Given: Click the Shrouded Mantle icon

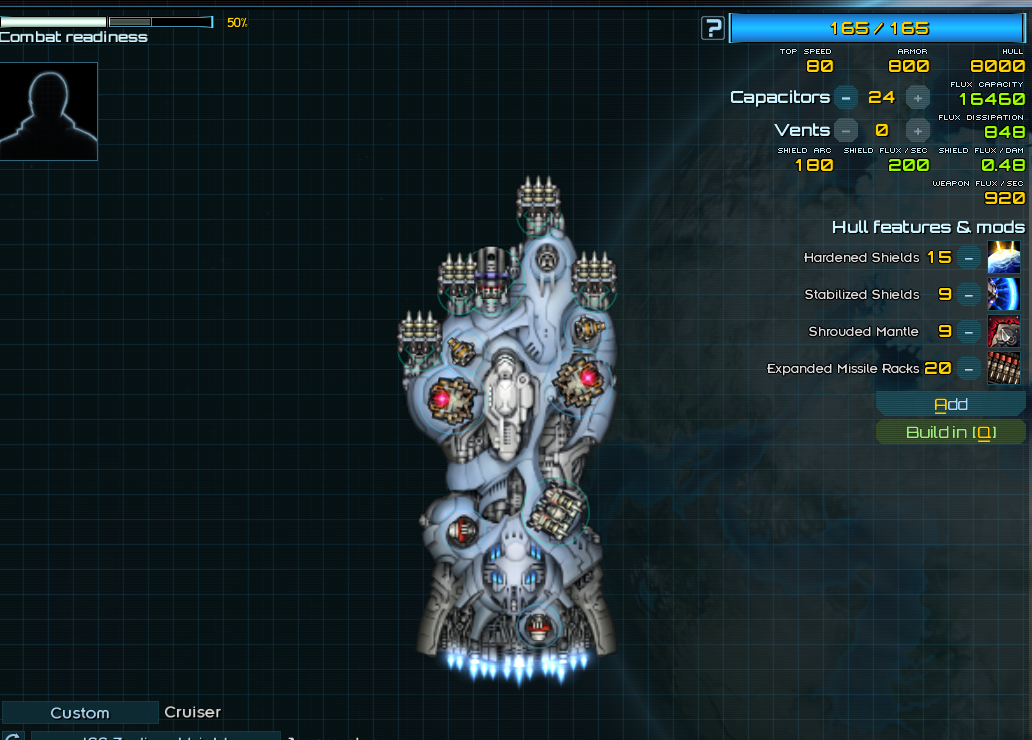Looking at the screenshot, I should coord(1004,332).
